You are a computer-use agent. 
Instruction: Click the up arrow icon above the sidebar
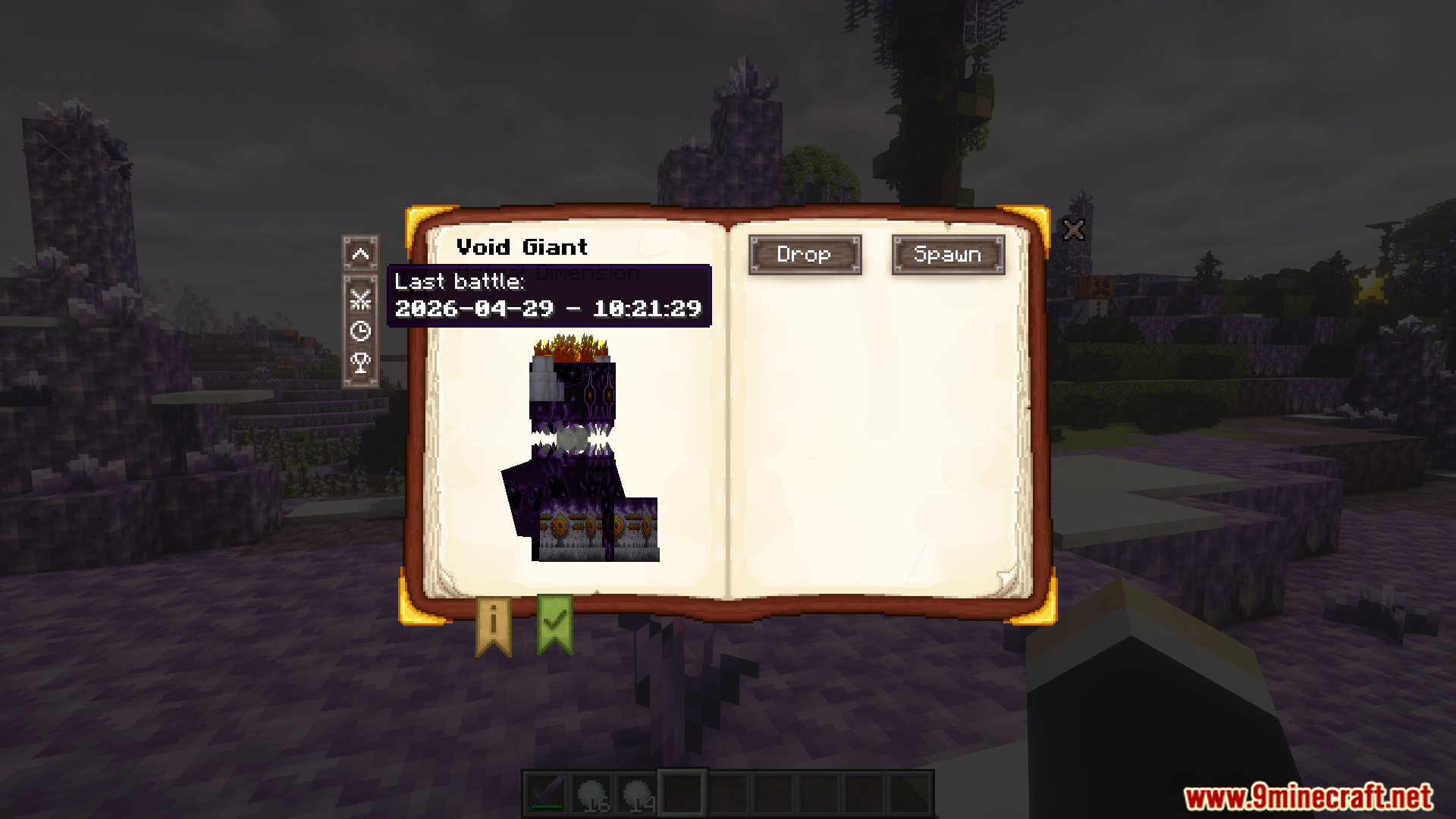click(x=361, y=256)
